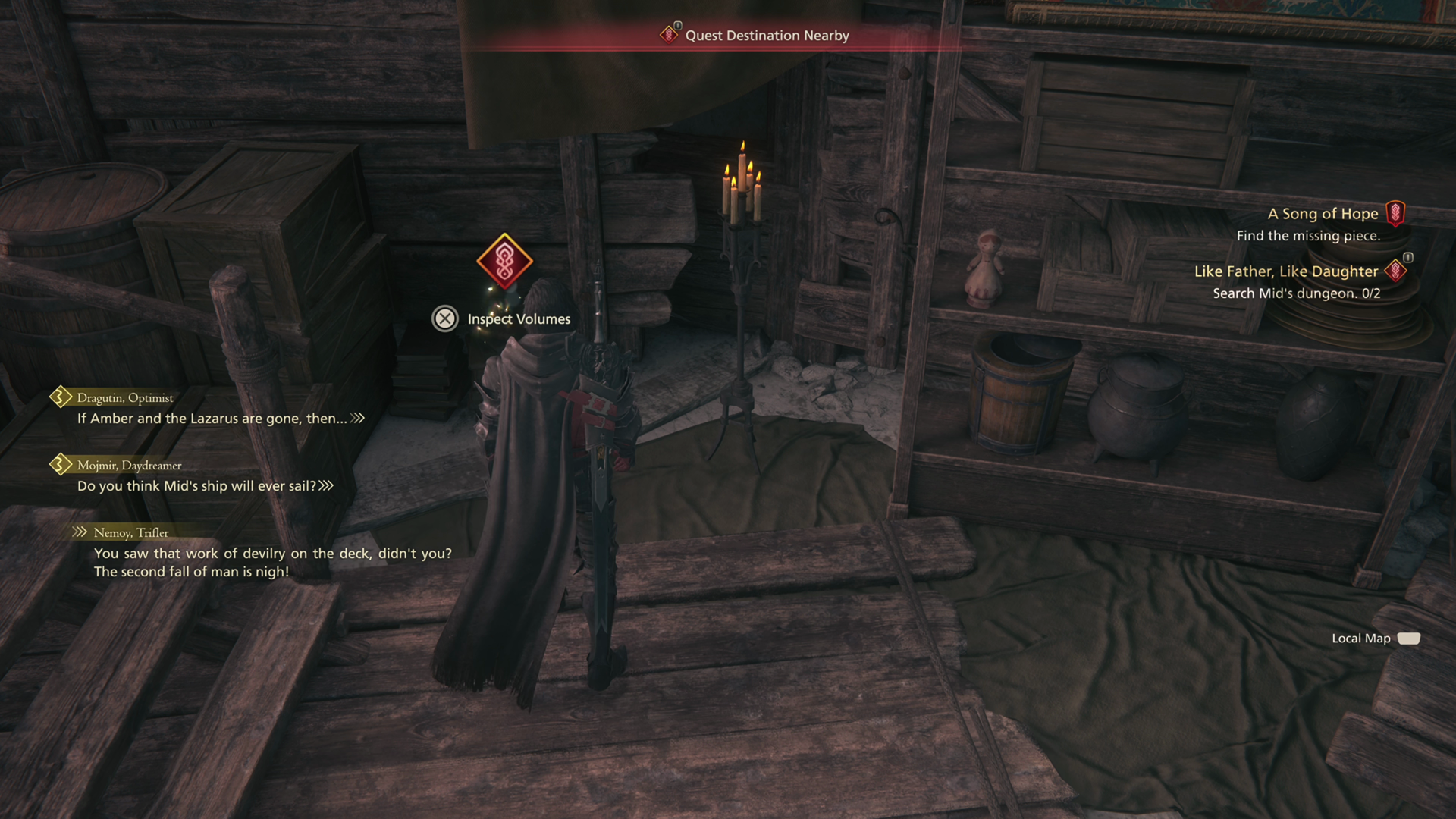Click the Quest Destination Nearby banner

click(x=766, y=36)
